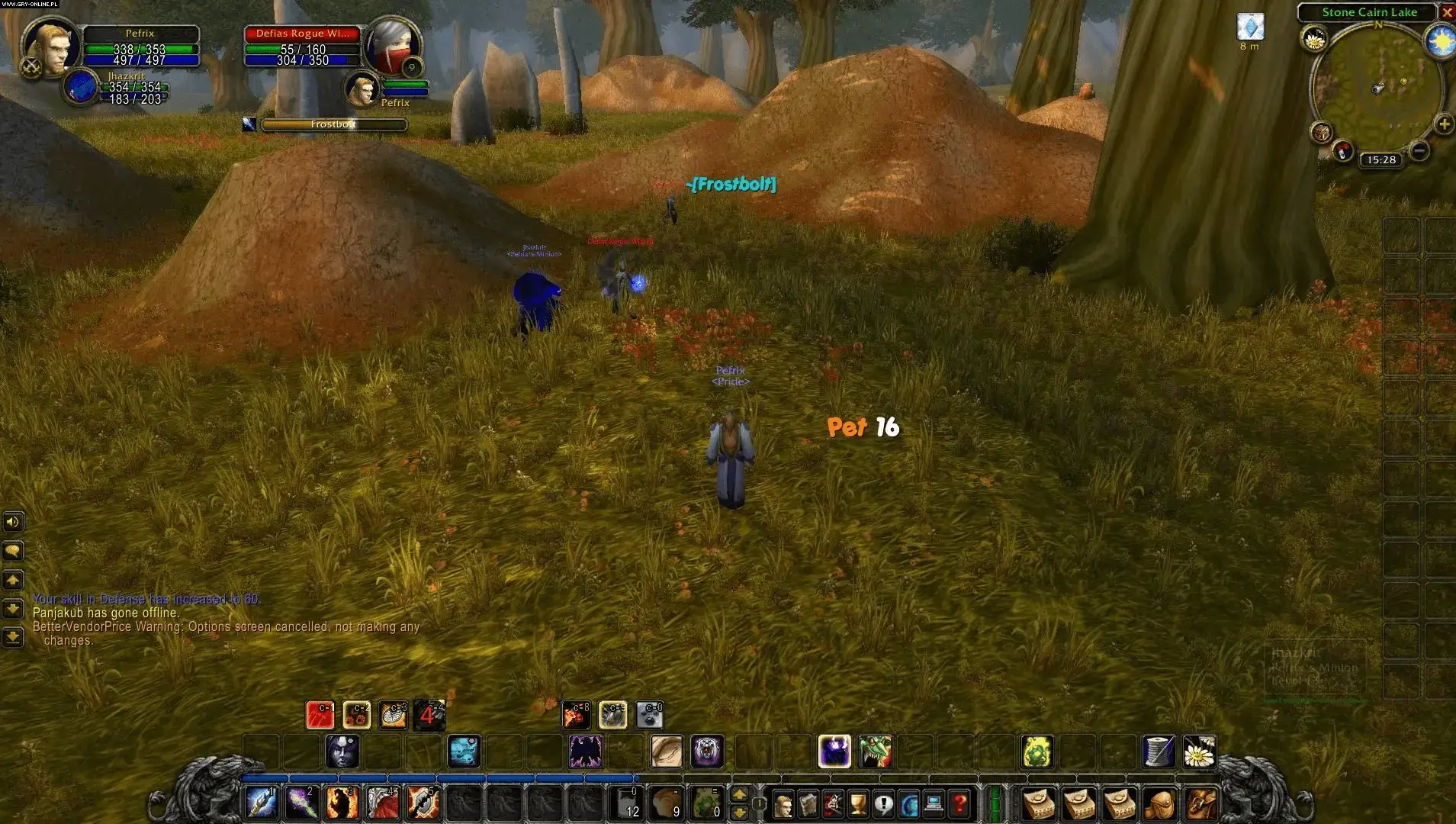Zoom out the minimap with minus button
Screen dimensions: 1456x824
[x=1419, y=150]
